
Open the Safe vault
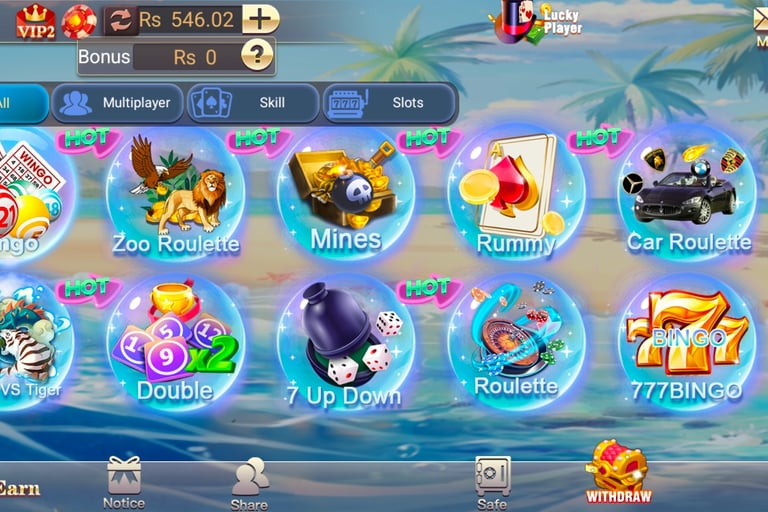(x=492, y=478)
